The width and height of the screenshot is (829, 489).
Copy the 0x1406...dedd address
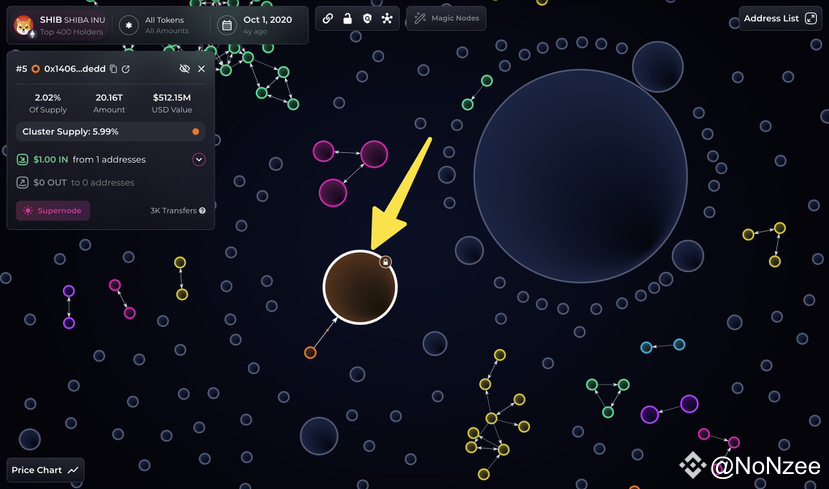(113, 69)
